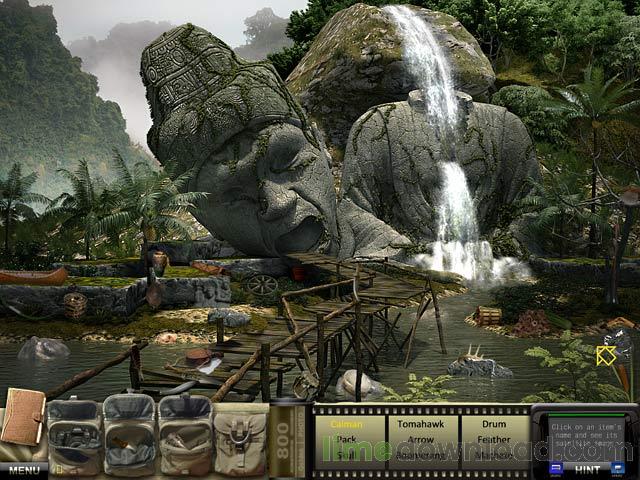Screen dimensions: 640x480
Task: Select the pouch holding the camera
Action: coord(72,439)
